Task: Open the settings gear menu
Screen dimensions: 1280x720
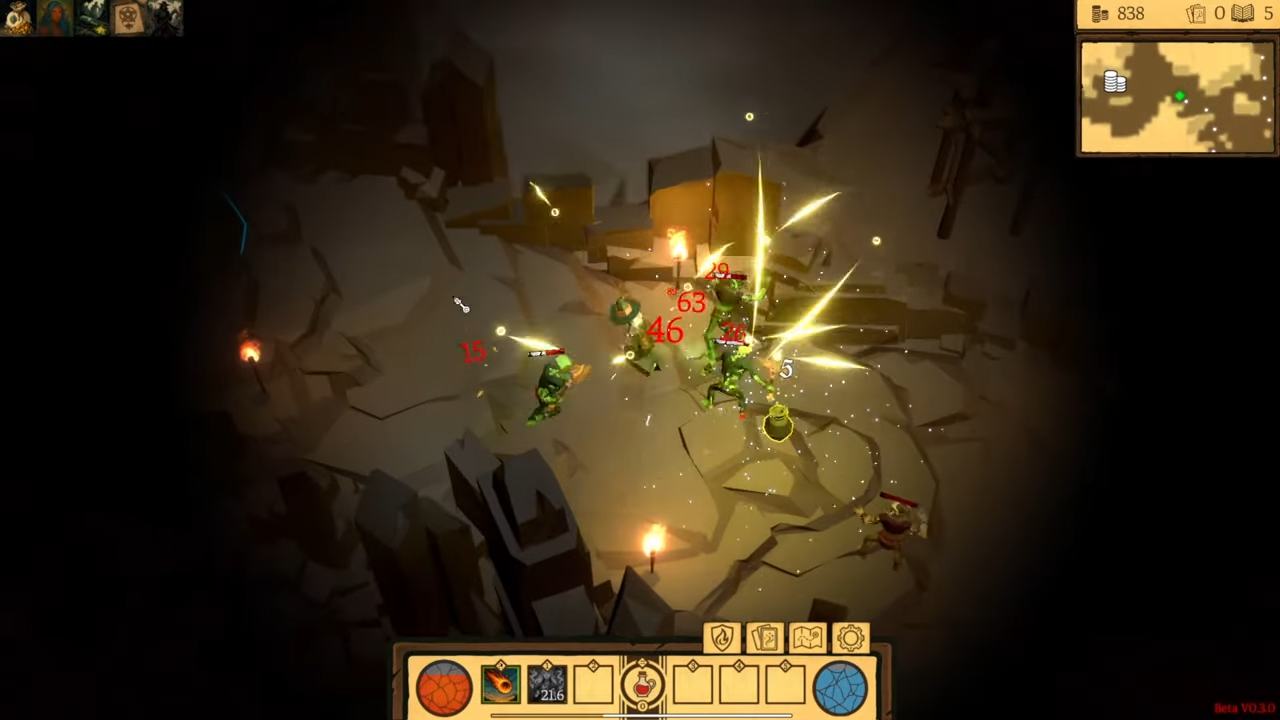Action: point(851,638)
